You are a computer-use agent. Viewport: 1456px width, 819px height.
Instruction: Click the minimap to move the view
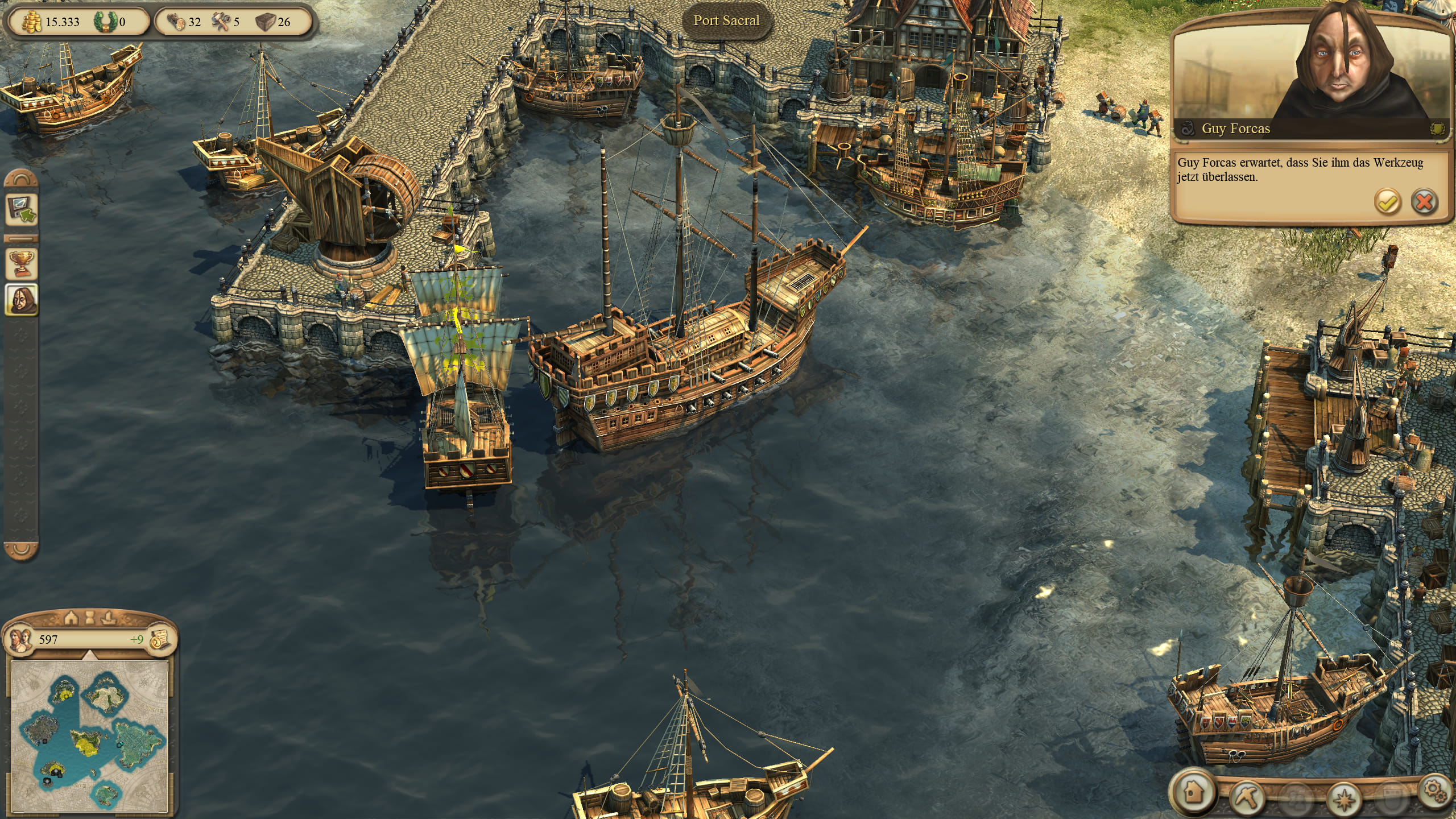point(90,735)
